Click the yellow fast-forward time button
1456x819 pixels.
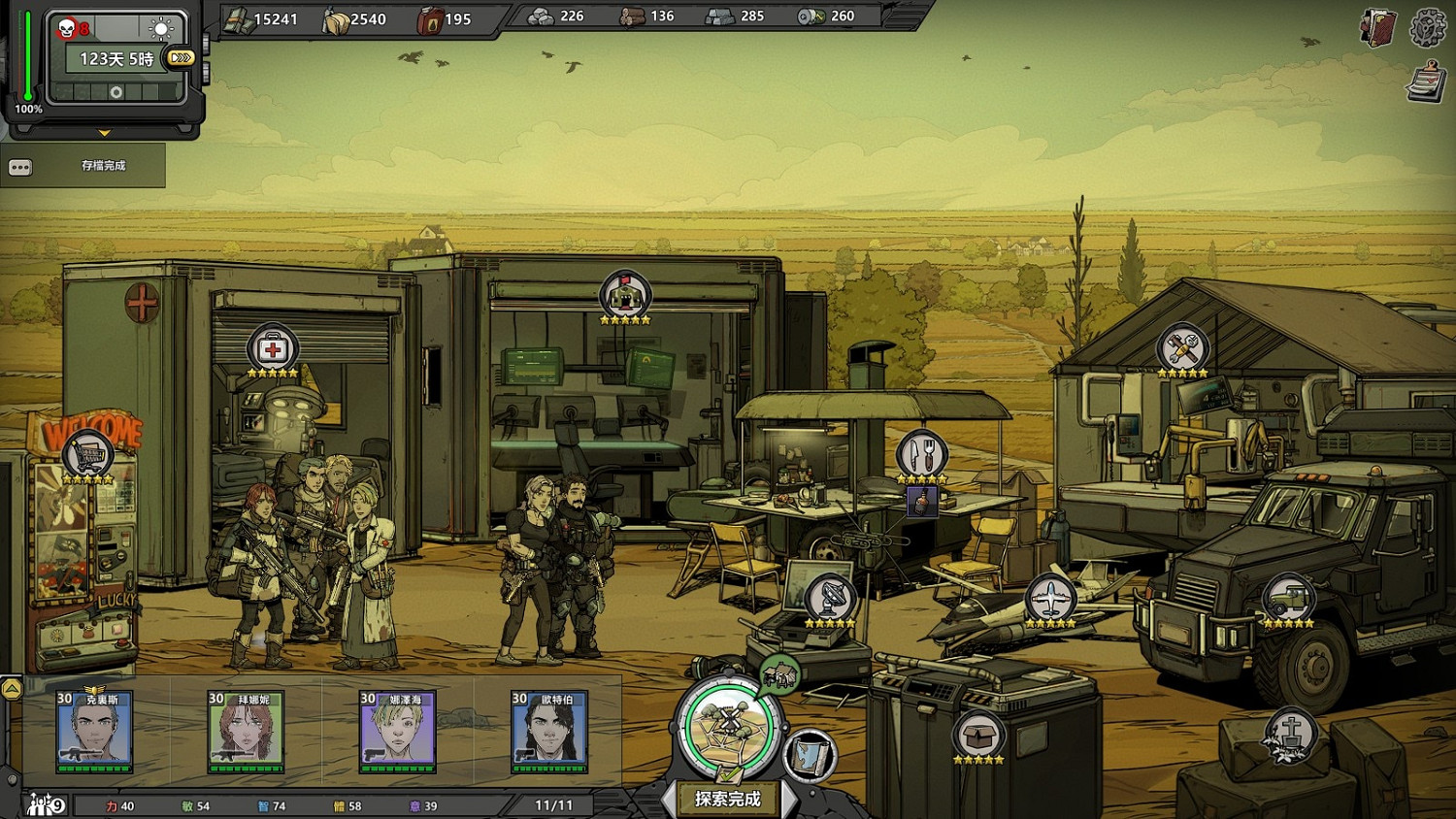[x=181, y=58]
